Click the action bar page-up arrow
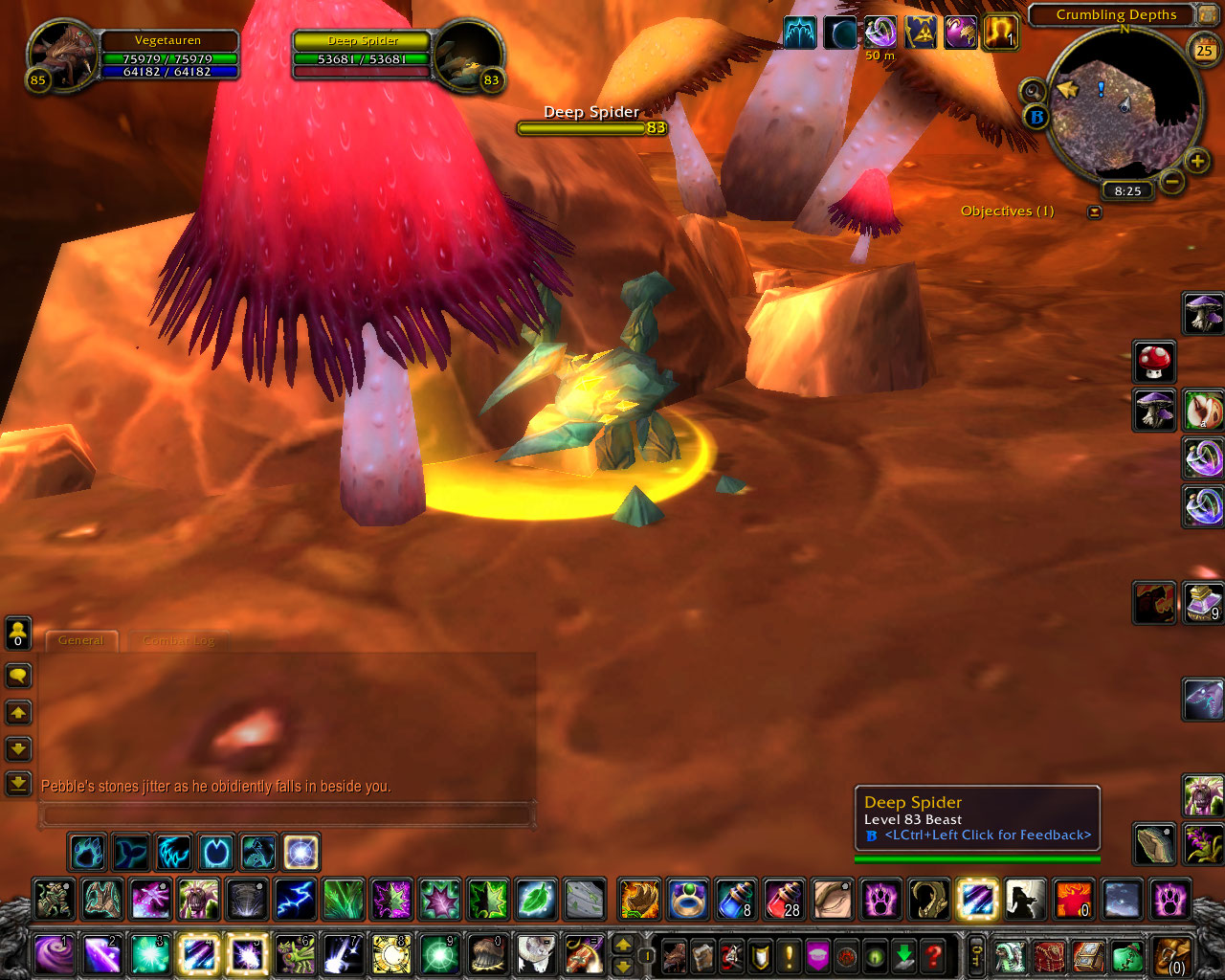This screenshot has height=980, width=1225. 623,945
